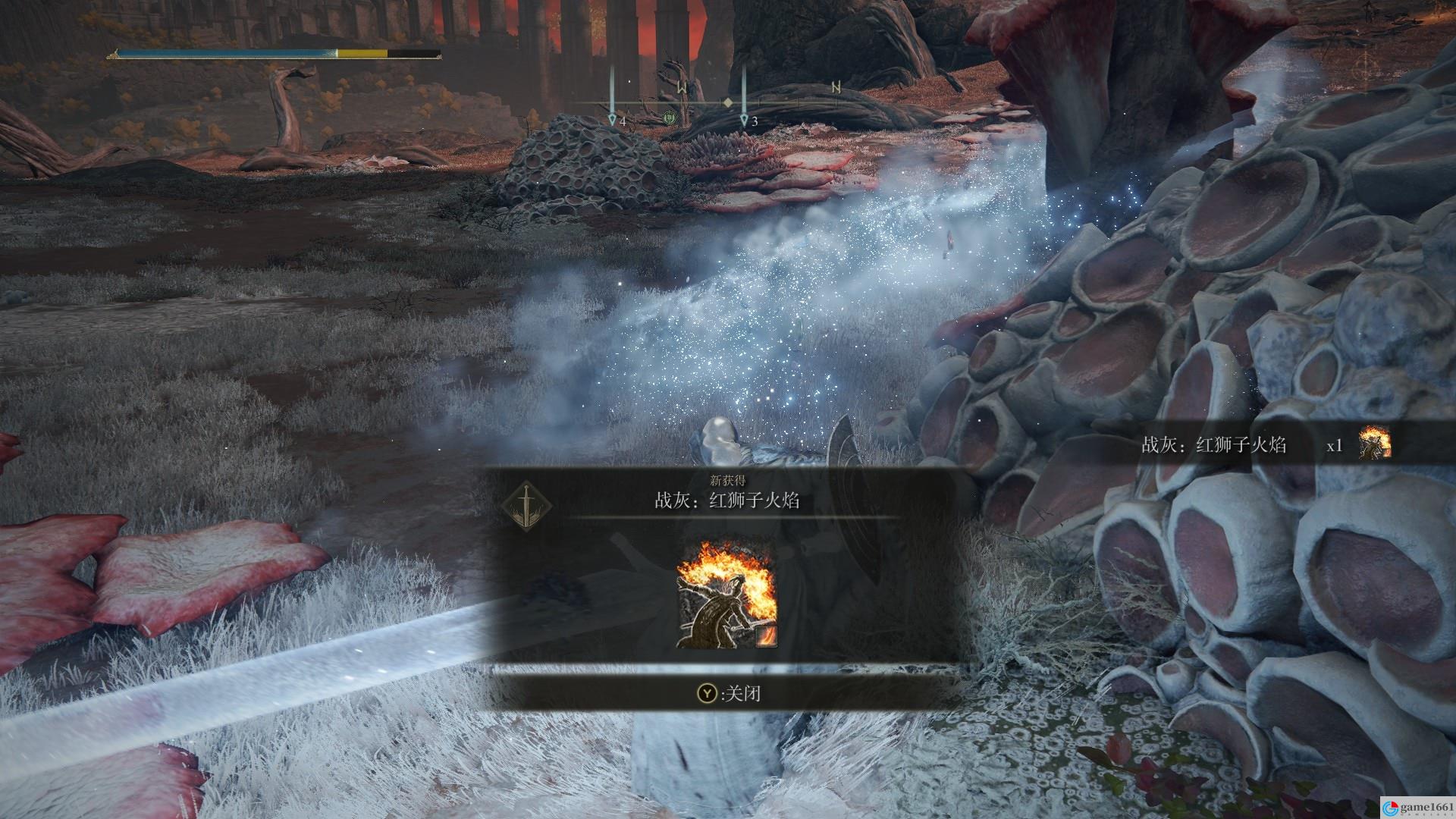Click the green grace icon on the compass

[x=669, y=118]
